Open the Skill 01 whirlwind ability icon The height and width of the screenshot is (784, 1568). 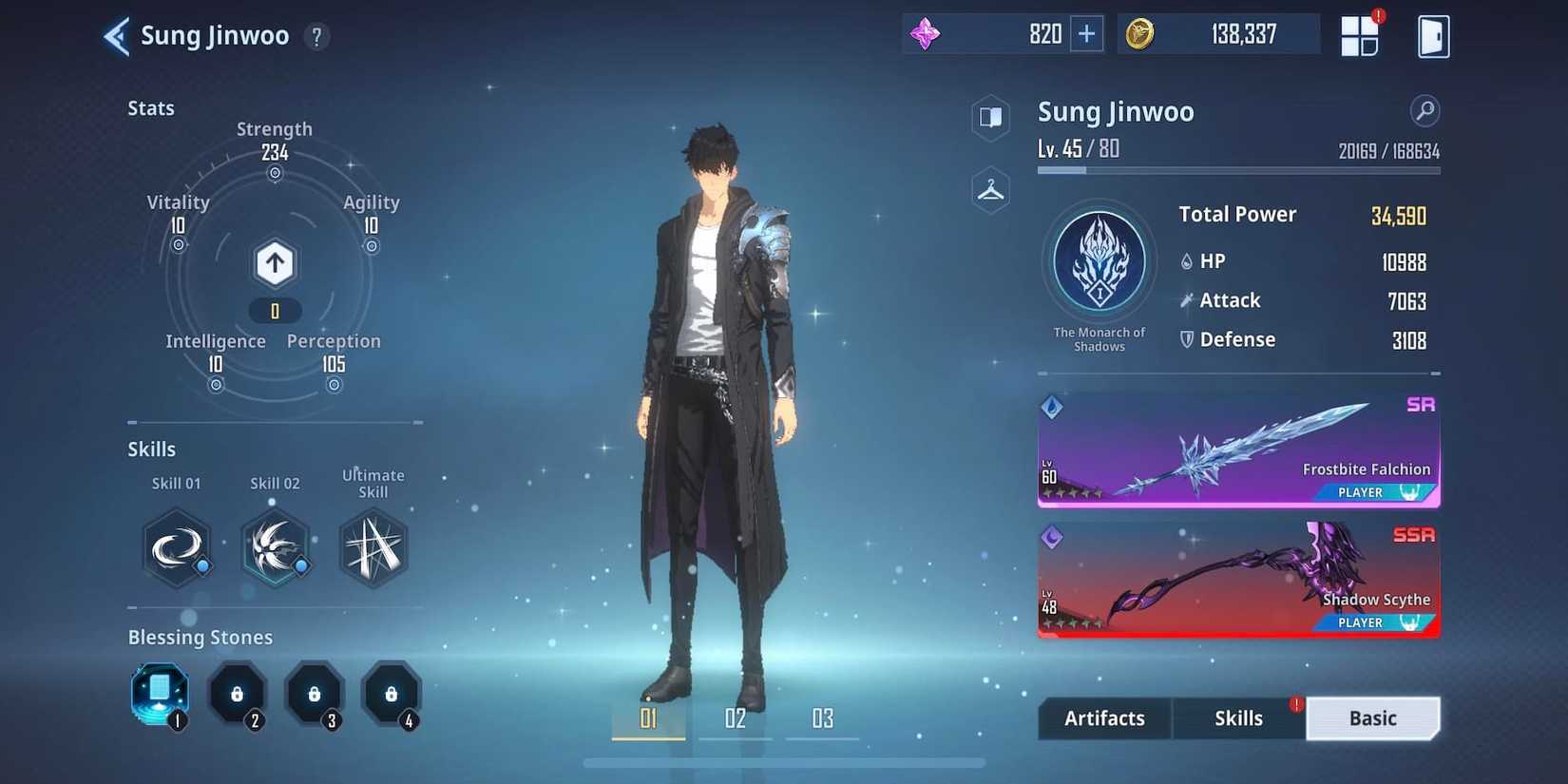click(x=177, y=549)
